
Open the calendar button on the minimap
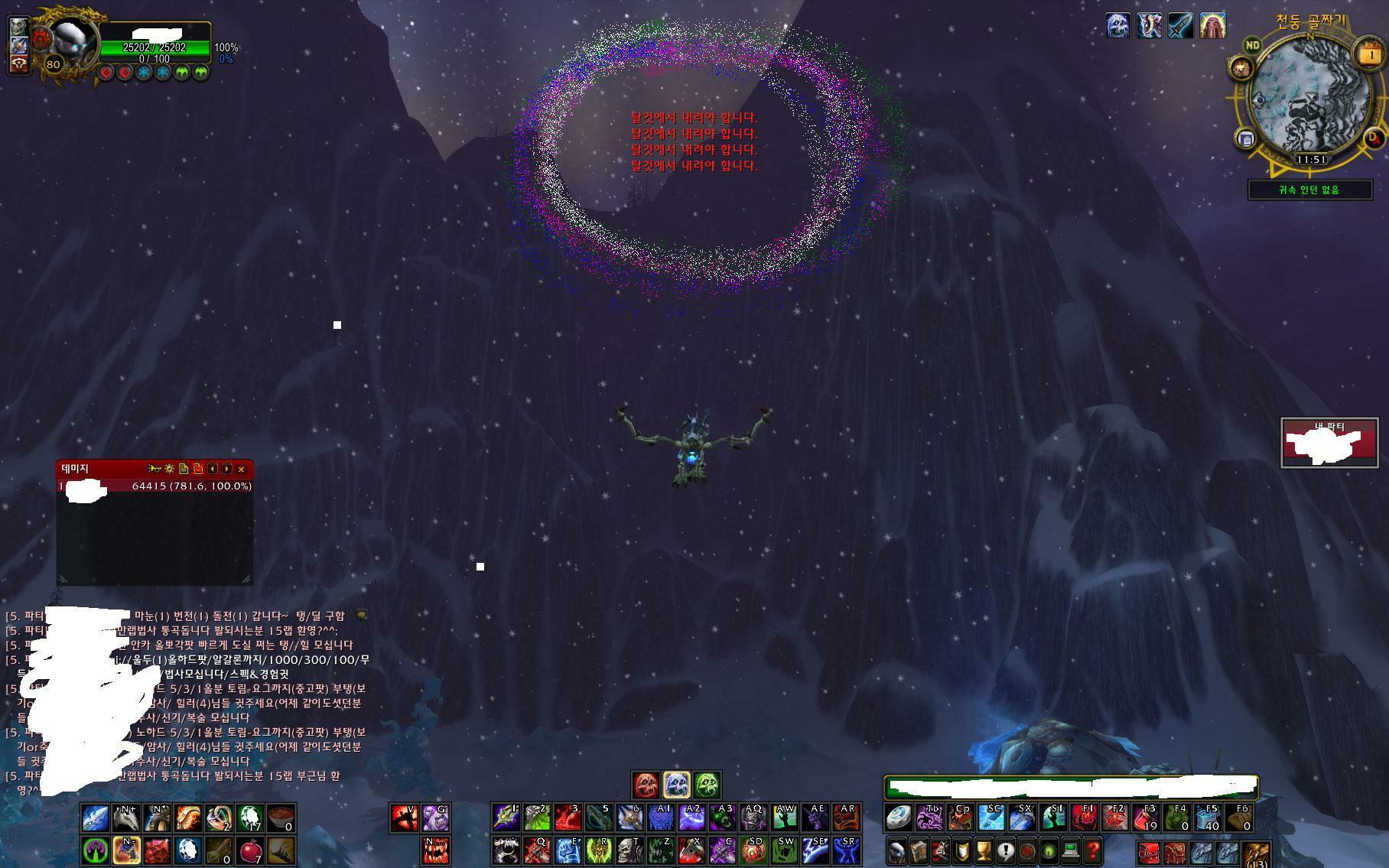pyautogui.click(x=1370, y=54)
